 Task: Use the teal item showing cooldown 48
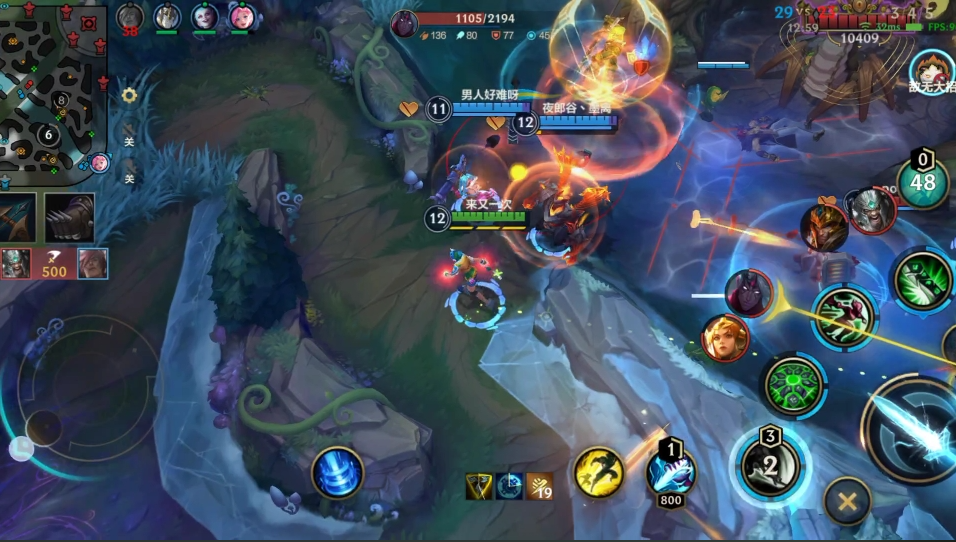tap(922, 181)
